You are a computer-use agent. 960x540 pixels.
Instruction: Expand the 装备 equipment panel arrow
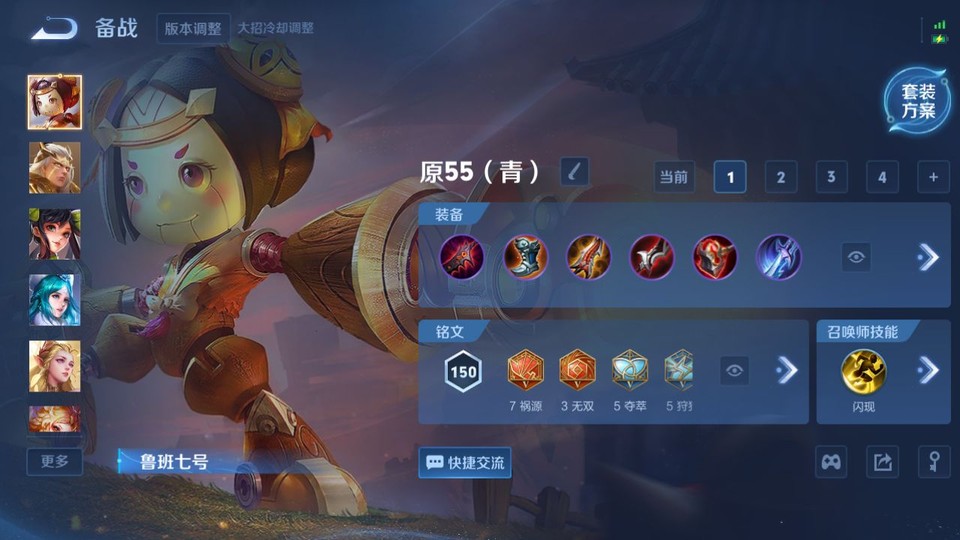click(x=928, y=257)
